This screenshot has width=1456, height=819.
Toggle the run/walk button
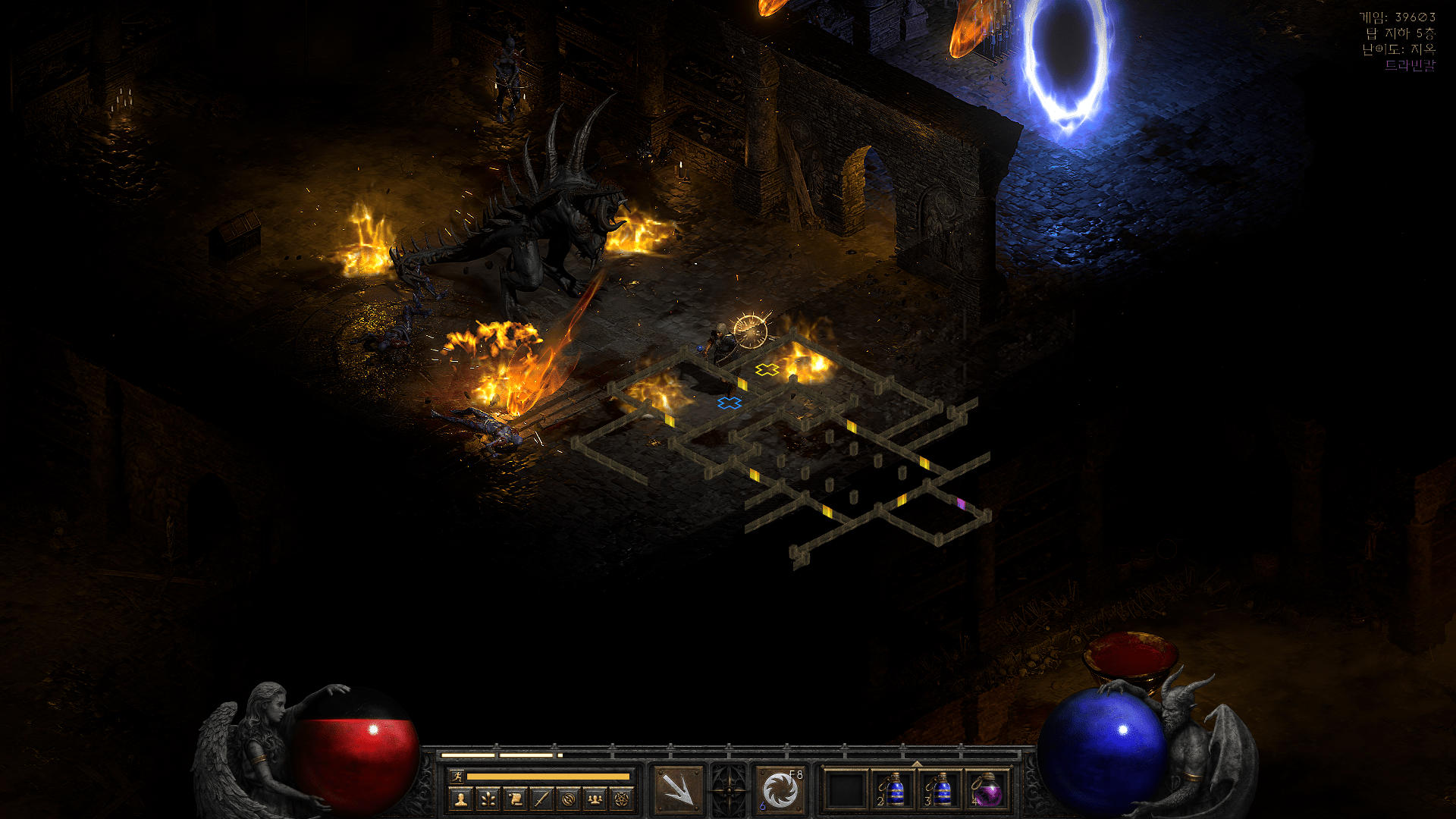coord(457,776)
